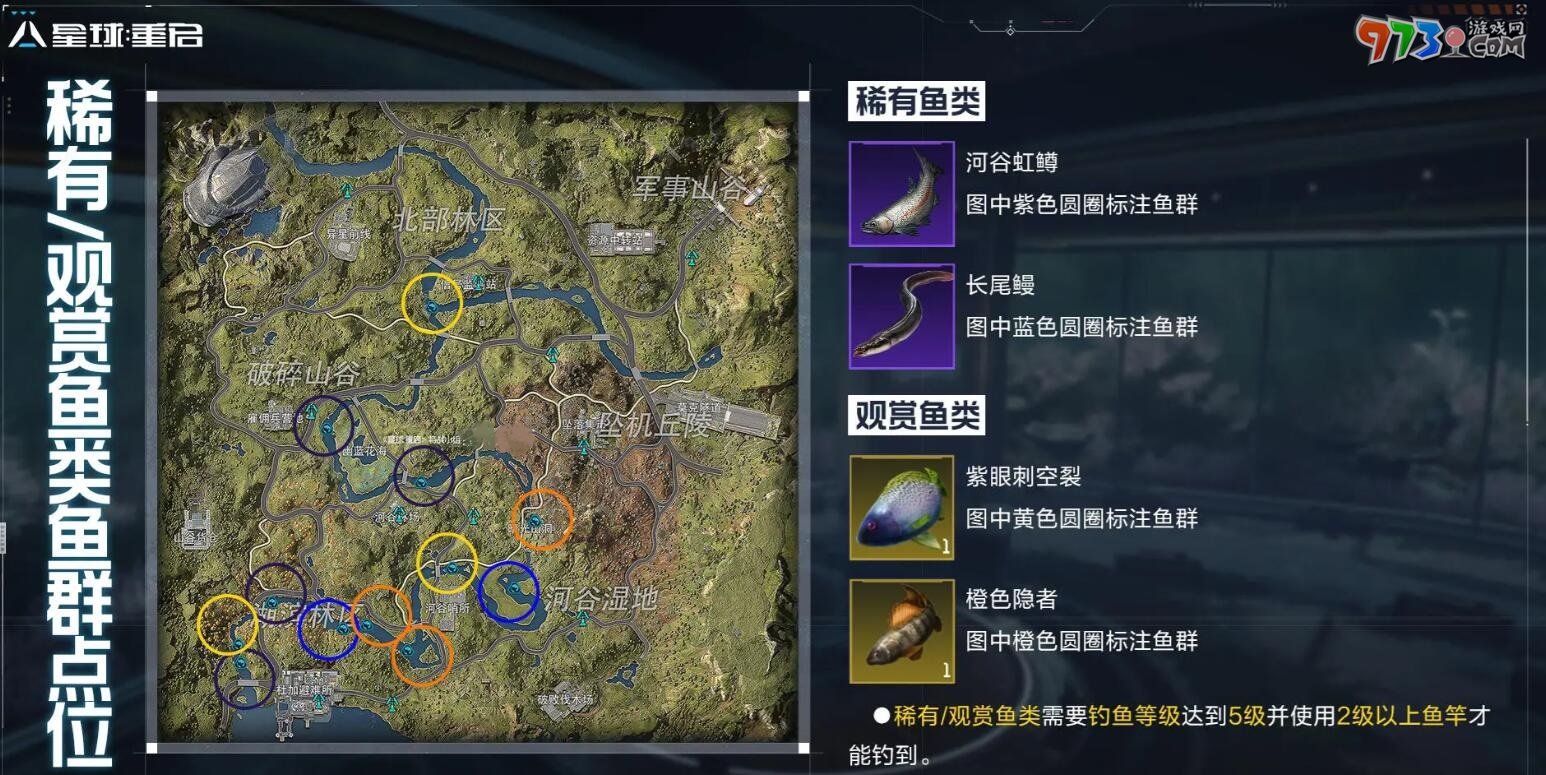Click the fish marker in the blue circle at 河谷湿地

(x=515, y=588)
